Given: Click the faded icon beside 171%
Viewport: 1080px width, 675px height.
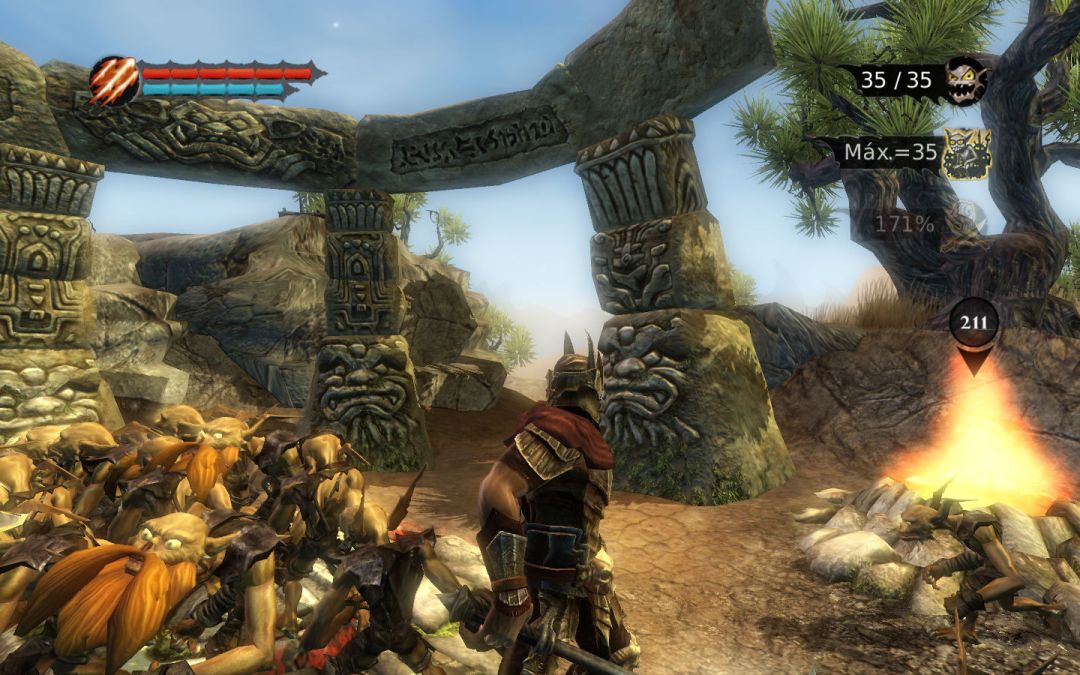Looking at the screenshot, I should tap(962, 221).
